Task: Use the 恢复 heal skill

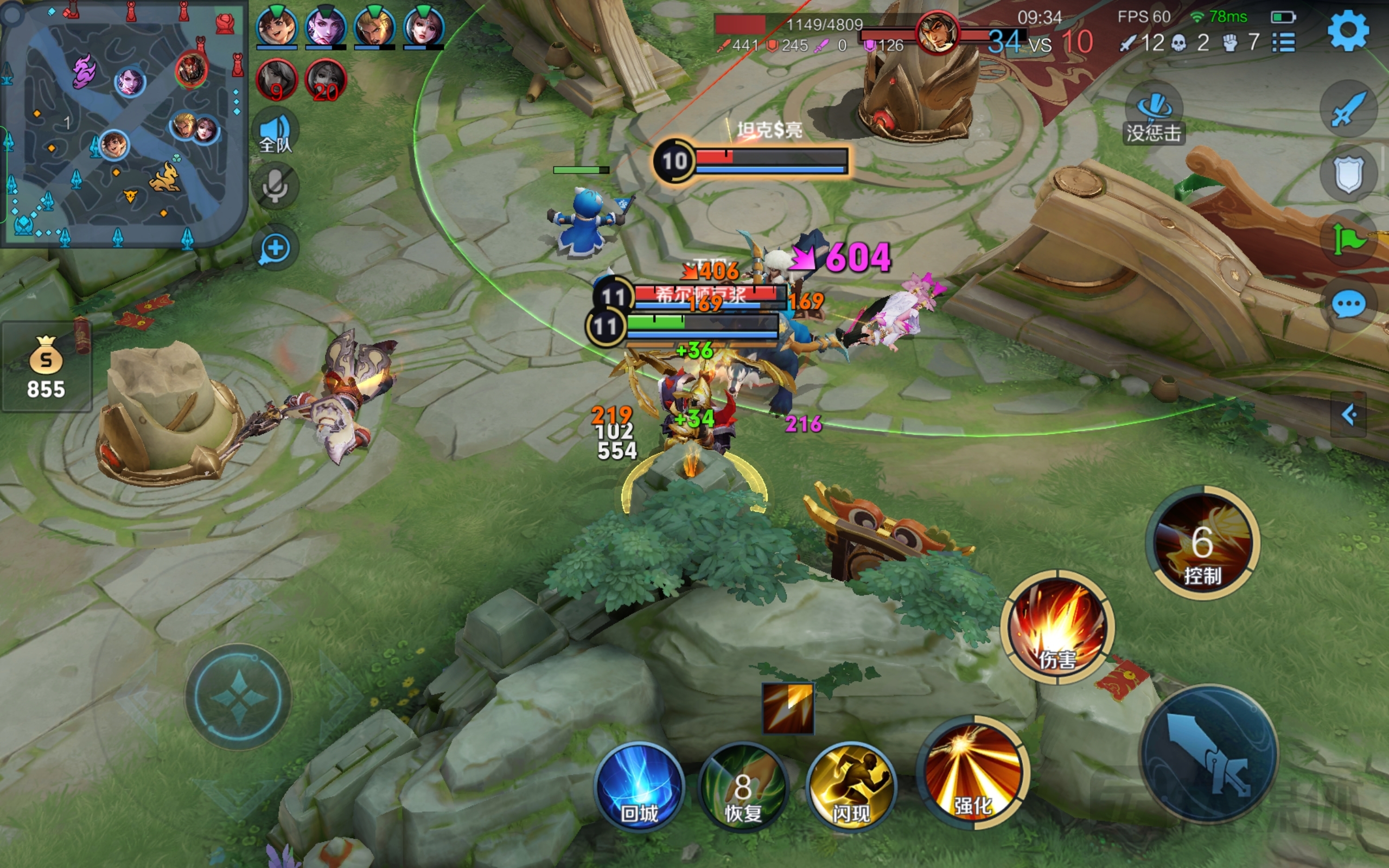Action: pos(743,787)
